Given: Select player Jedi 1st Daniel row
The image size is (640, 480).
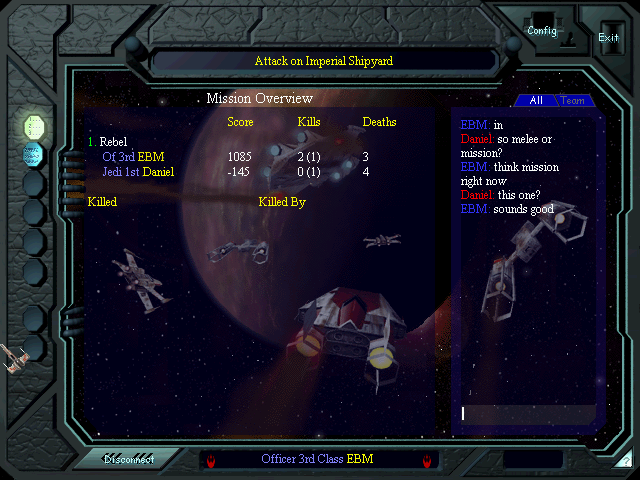Looking at the screenshot, I should [138, 172].
